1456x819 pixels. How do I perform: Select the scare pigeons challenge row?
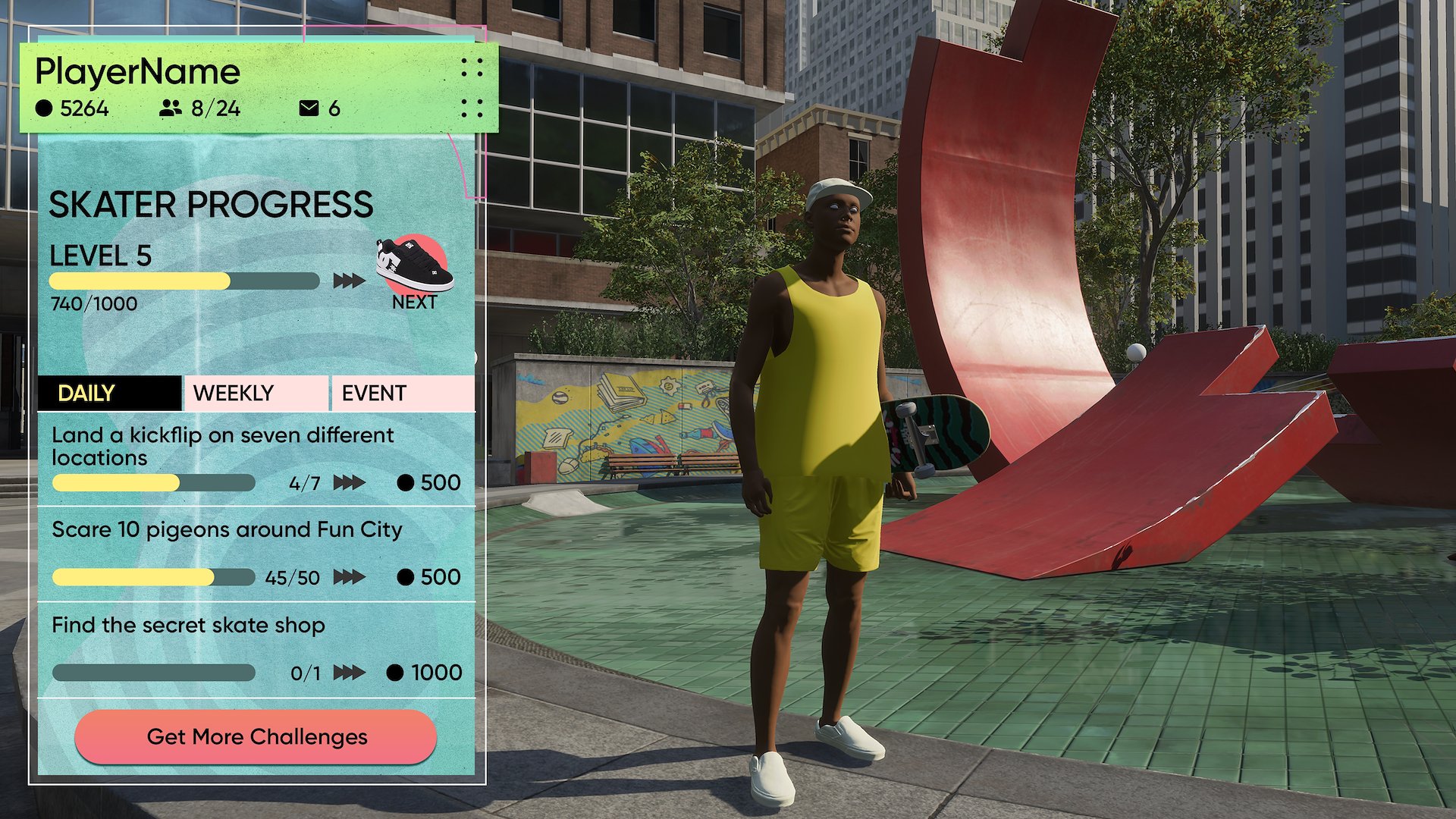coord(256,554)
